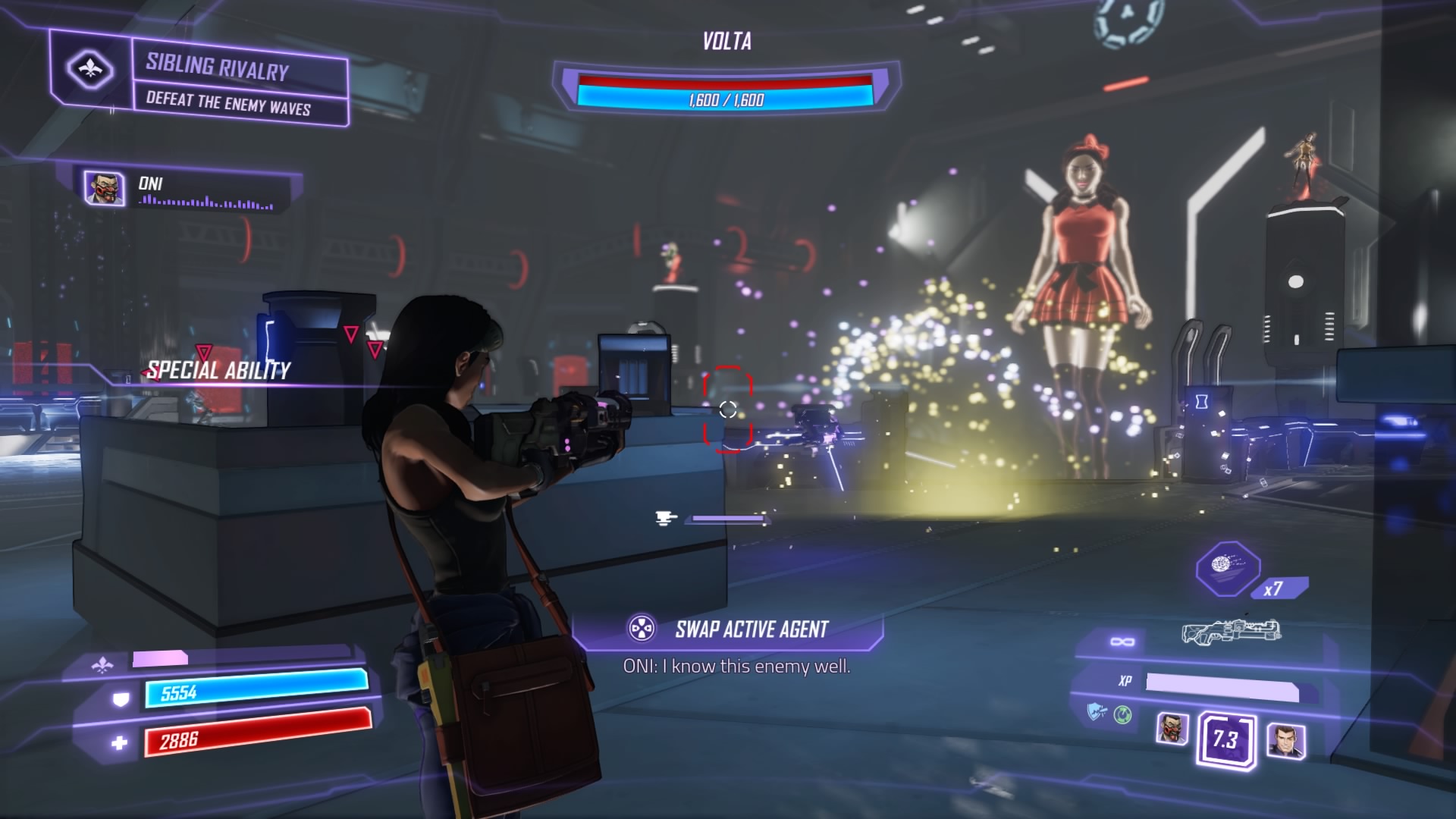The height and width of the screenshot is (819, 1456).
Task: Swap to the Oni agent portrait
Action: coord(1172,730)
